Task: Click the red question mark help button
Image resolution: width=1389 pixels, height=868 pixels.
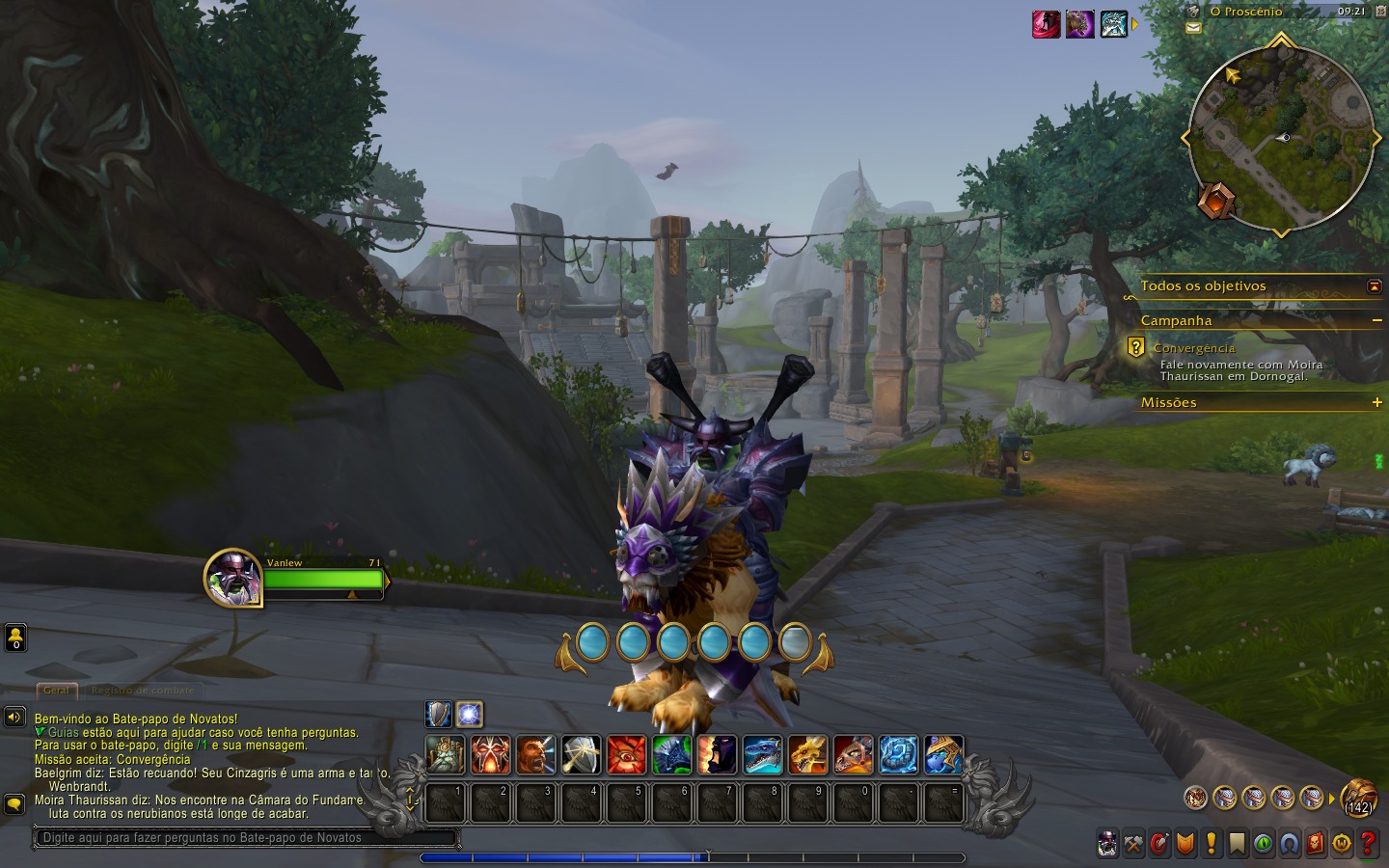Action: click(x=1368, y=844)
